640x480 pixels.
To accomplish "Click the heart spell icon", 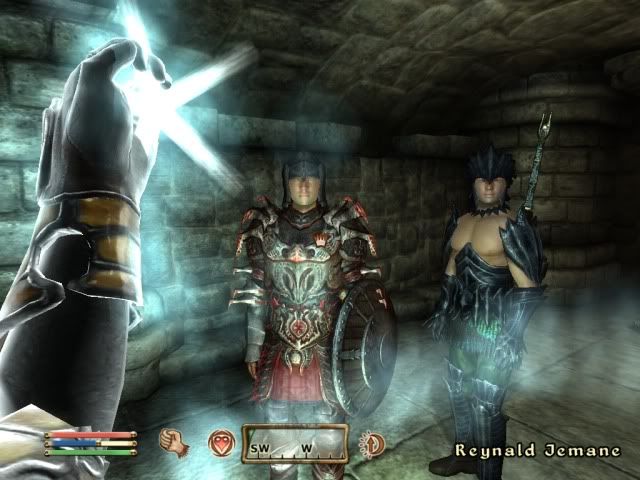I will (220, 443).
